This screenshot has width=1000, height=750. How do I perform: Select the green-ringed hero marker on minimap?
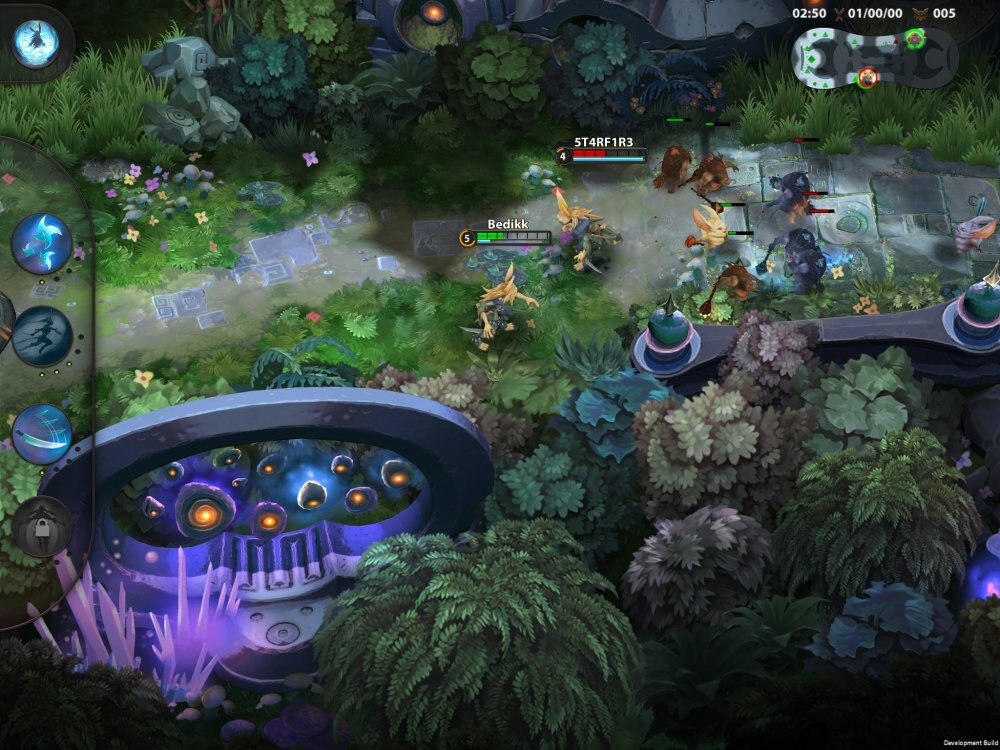click(x=914, y=39)
